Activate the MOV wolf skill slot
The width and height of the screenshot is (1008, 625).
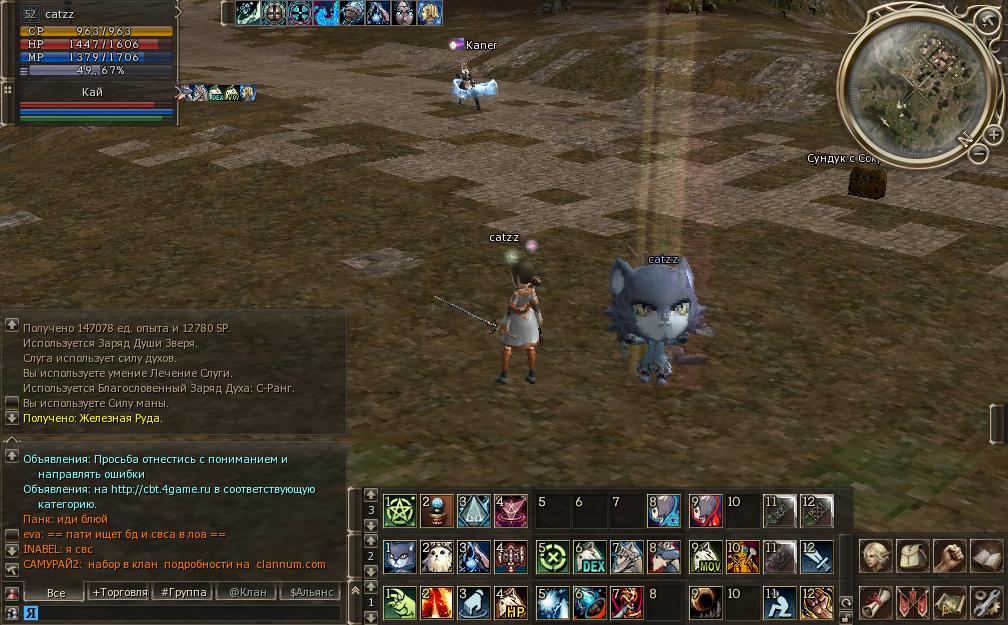pos(706,557)
